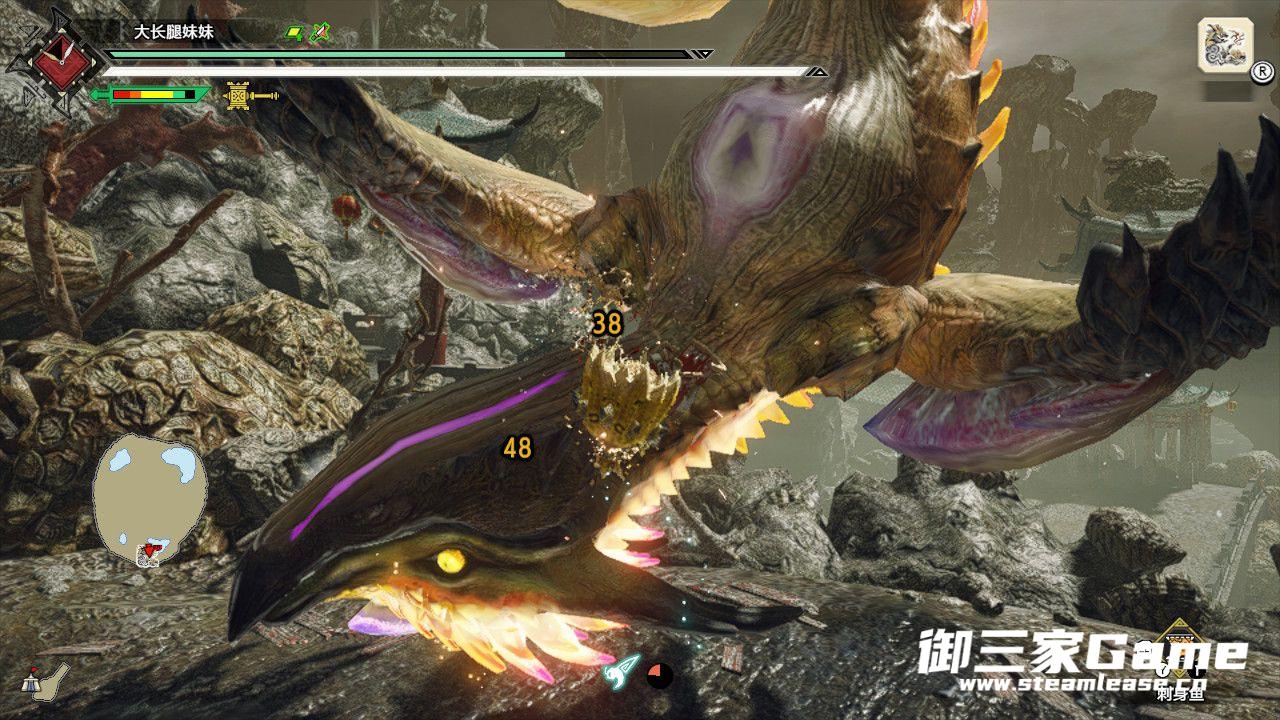Screen dimensions: 1280x720
Task: Click the wirebug cooldown circle
Action: (x=659, y=675)
